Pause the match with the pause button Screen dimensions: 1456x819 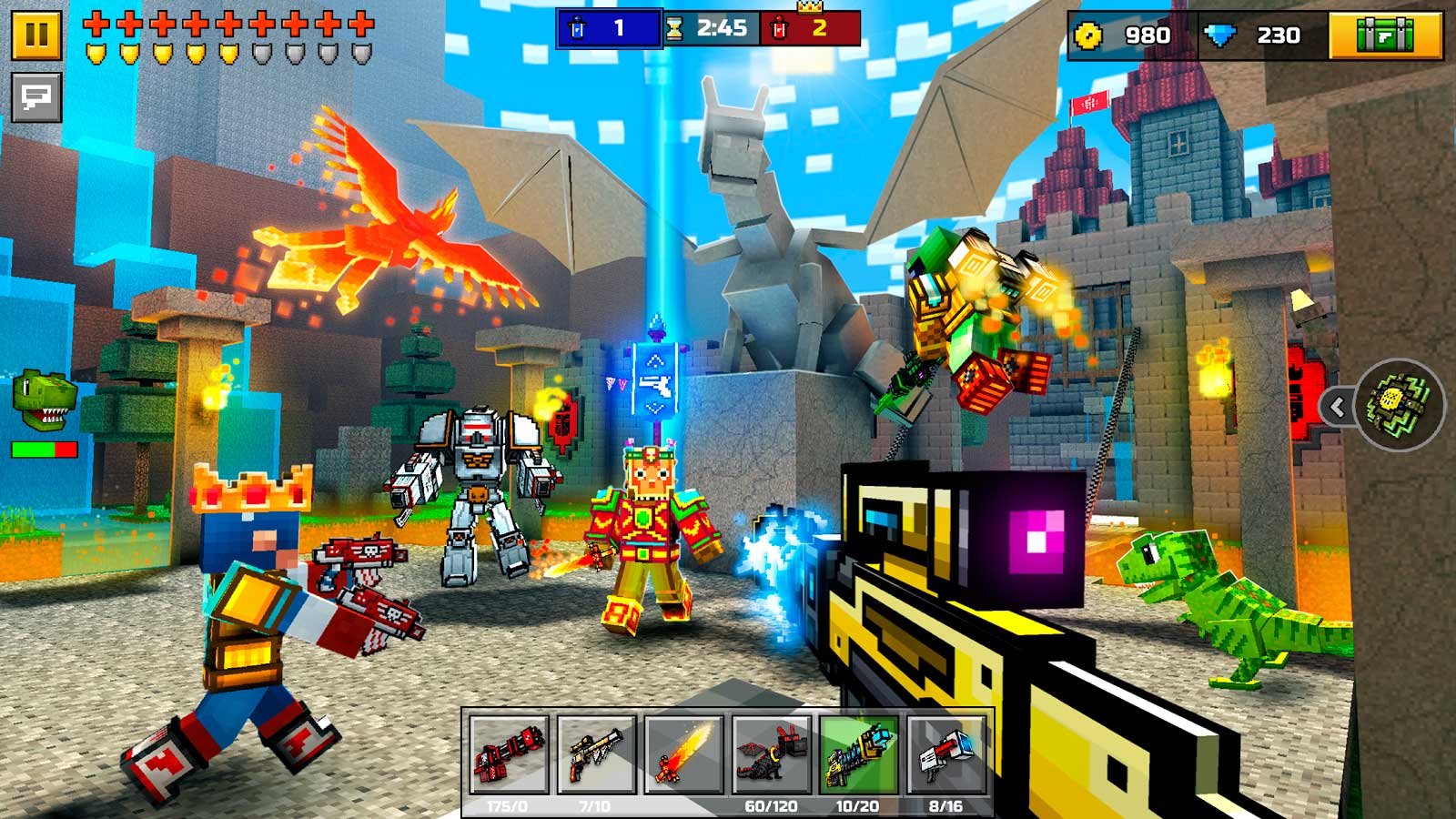pyautogui.click(x=36, y=35)
